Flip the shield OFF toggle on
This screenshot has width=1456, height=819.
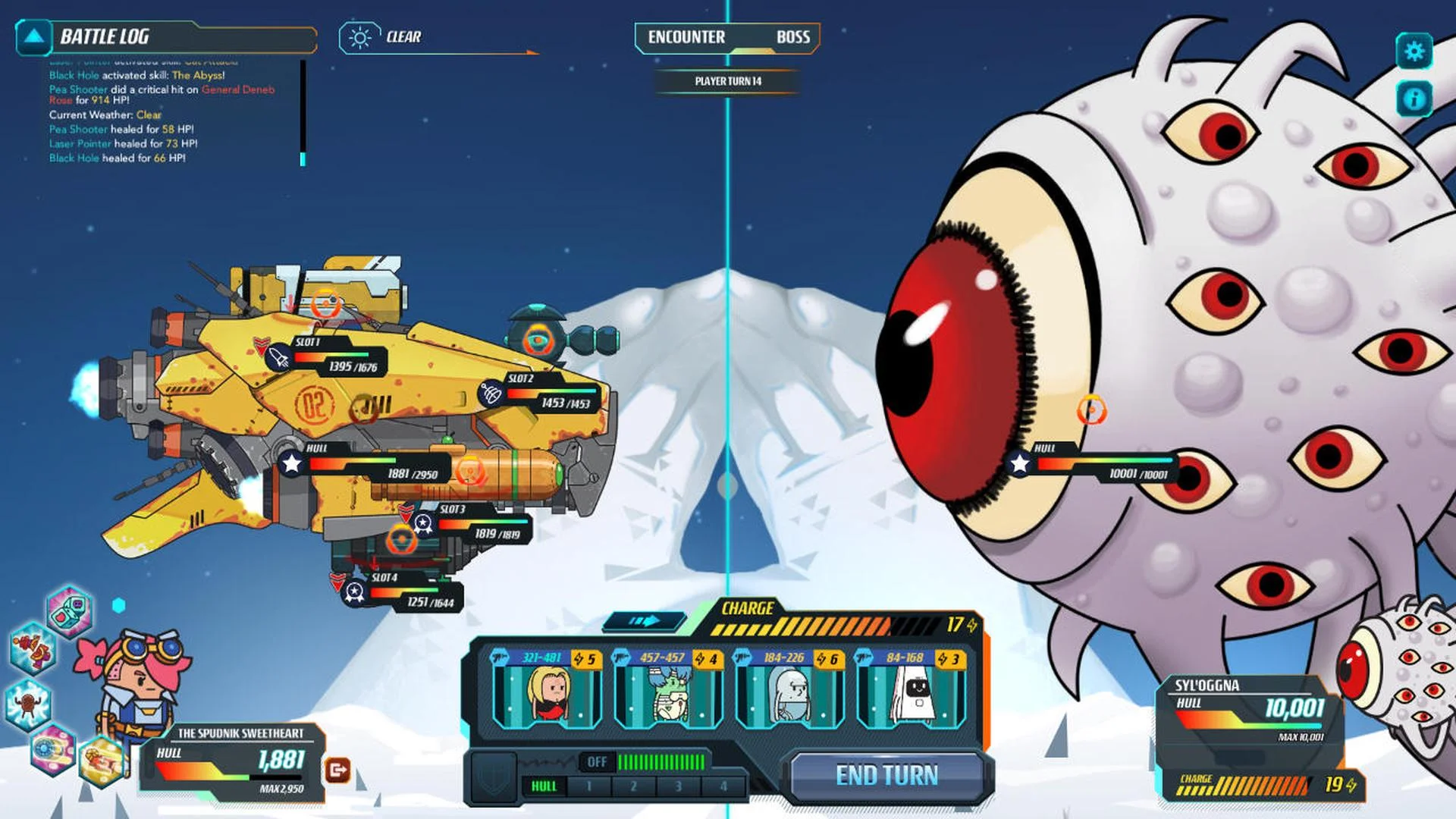[x=598, y=761]
